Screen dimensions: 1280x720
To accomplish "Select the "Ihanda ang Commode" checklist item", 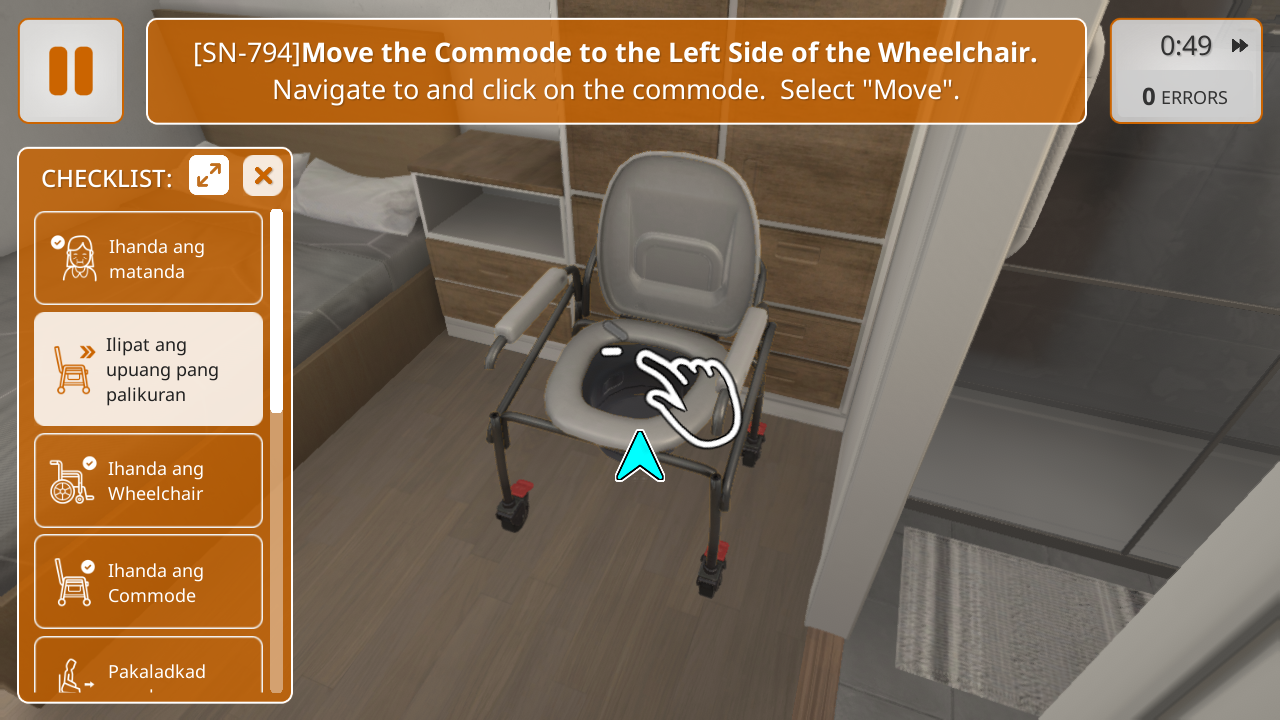I will tap(148, 582).
